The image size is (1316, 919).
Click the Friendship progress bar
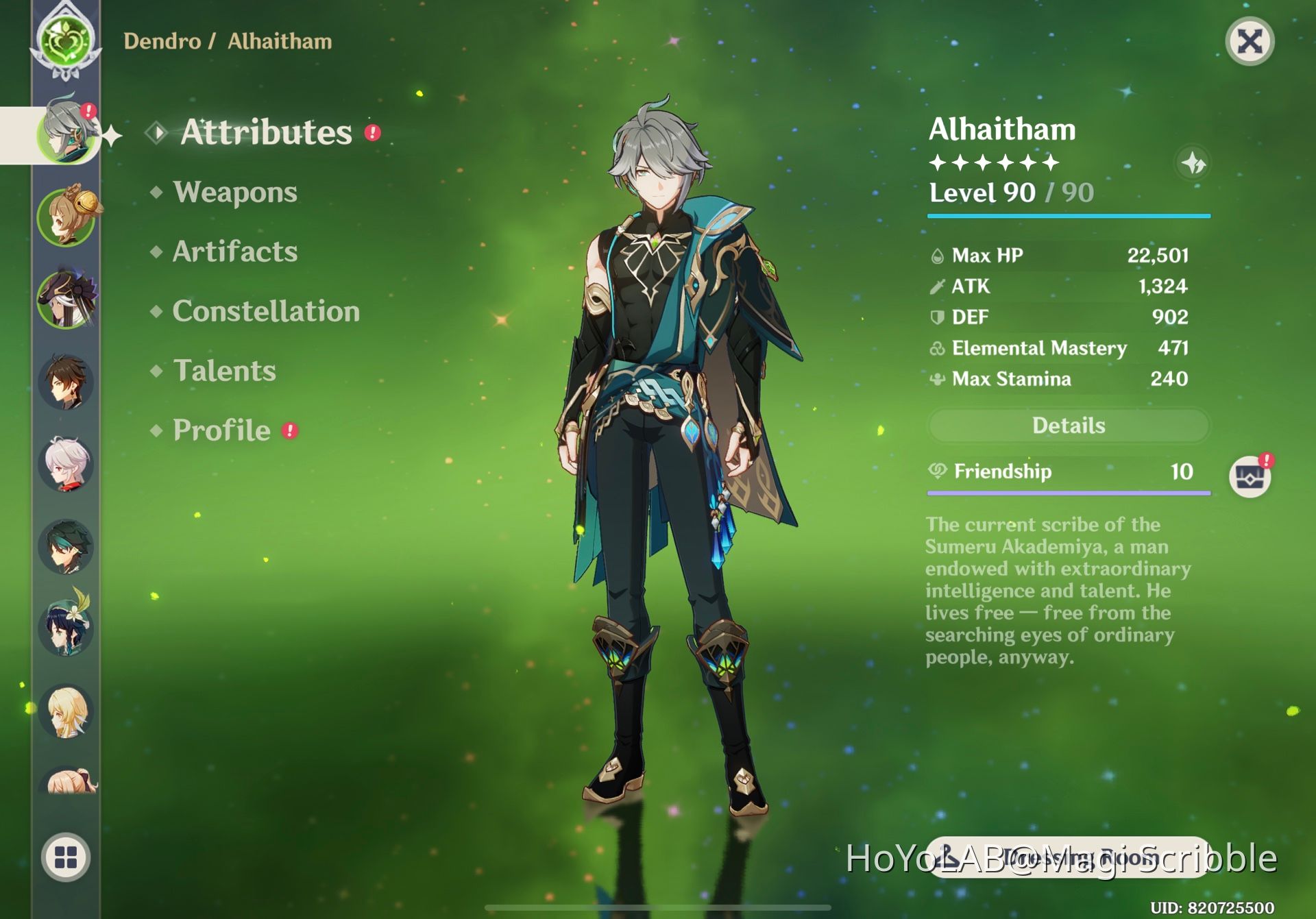(x=1068, y=491)
